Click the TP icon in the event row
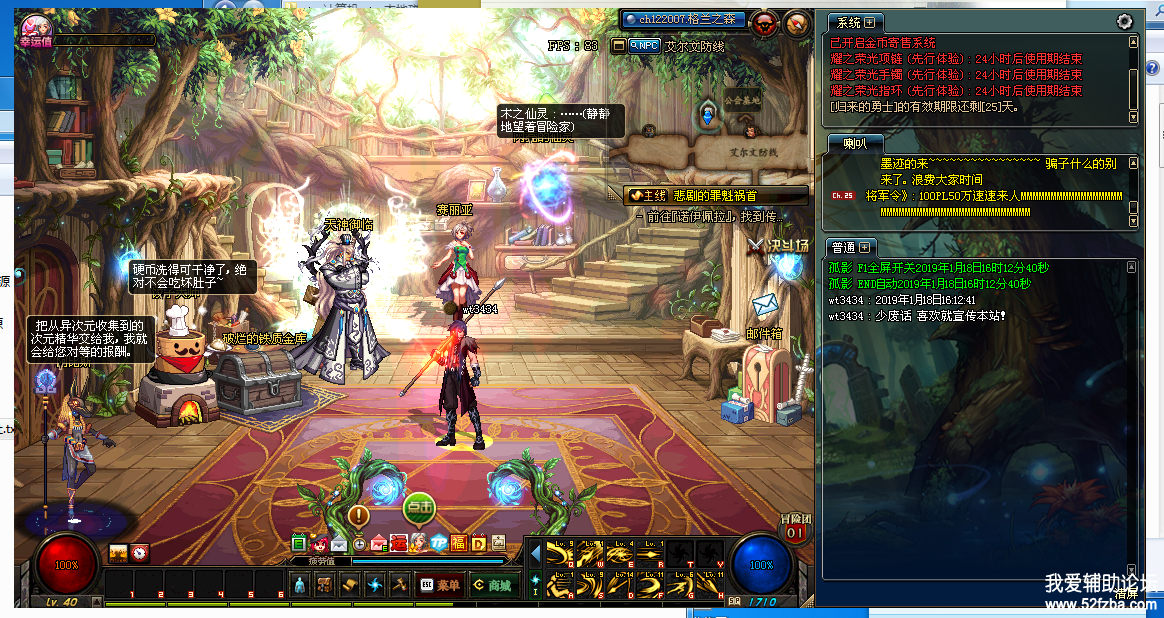Image resolution: width=1164 pixels, height=618 pixels. [x=437, y=544]
